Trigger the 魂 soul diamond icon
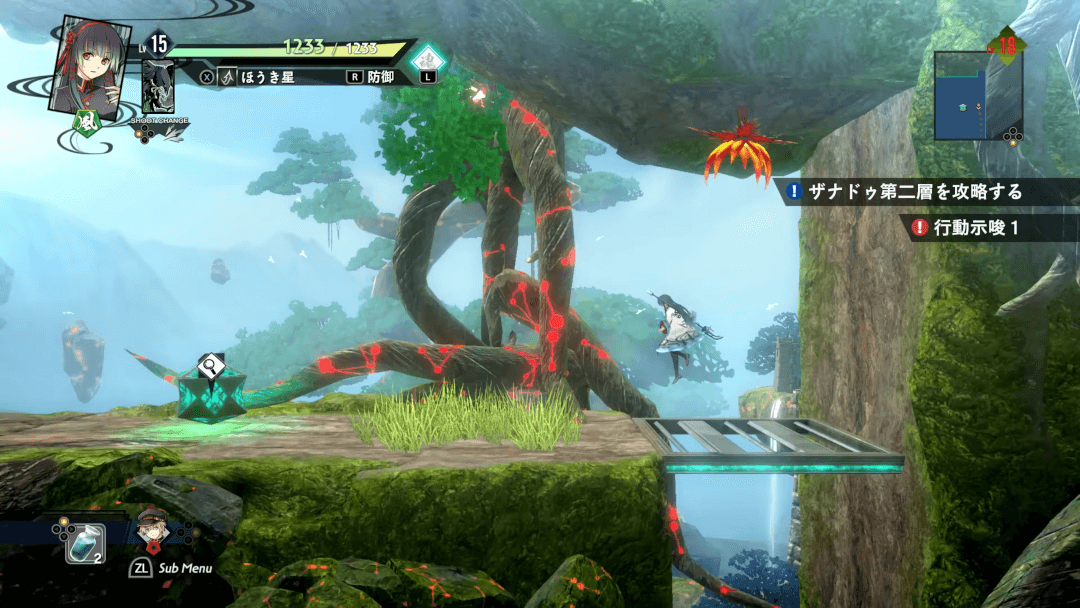The image size is (1080, 608). point(430,57)
